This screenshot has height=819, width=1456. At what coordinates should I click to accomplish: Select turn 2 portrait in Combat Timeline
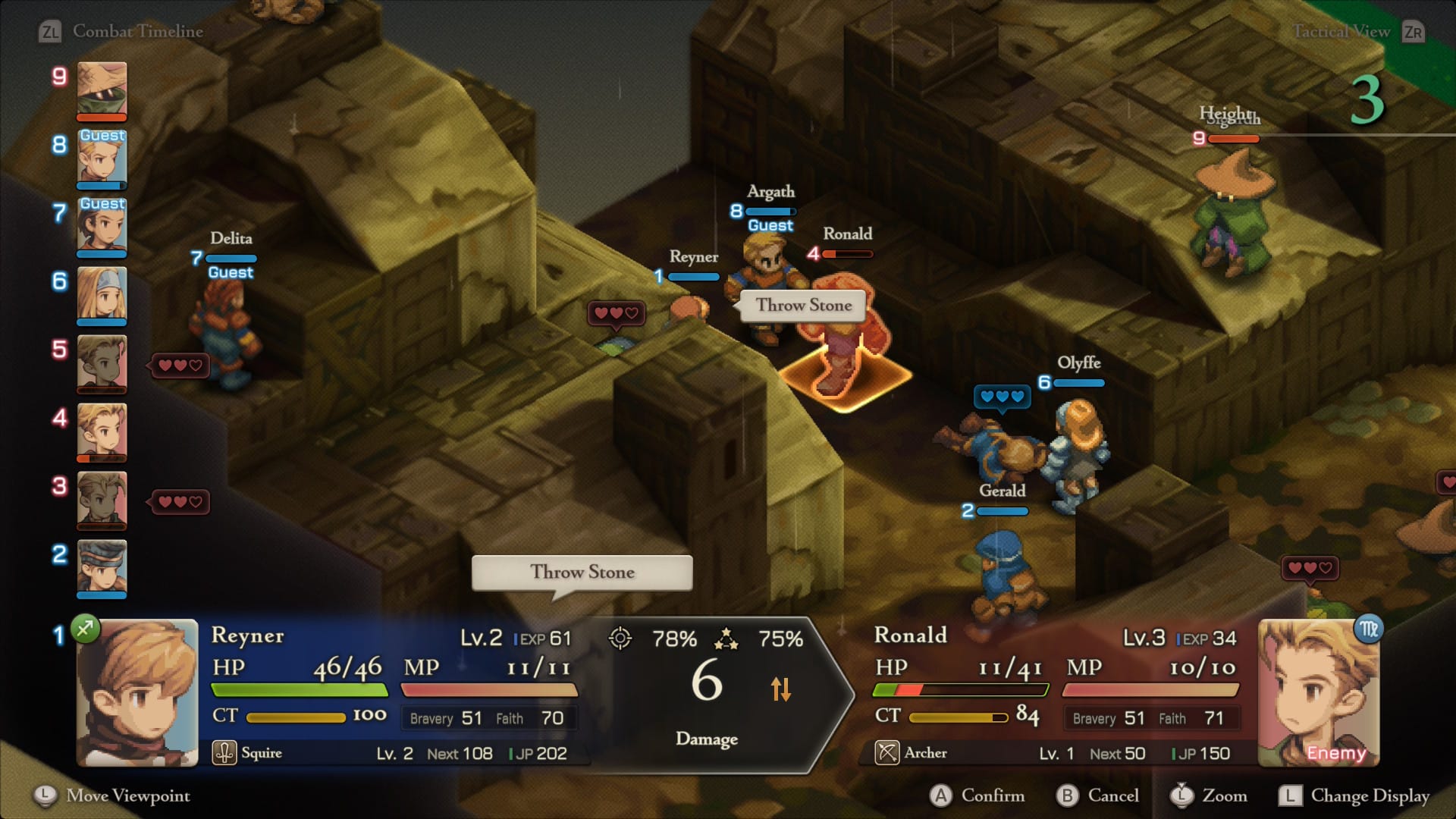102,567
